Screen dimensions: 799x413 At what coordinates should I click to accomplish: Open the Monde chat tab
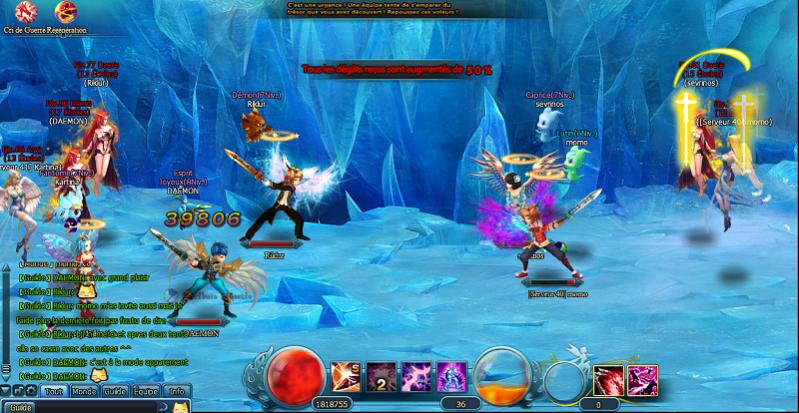click(84, 391)
